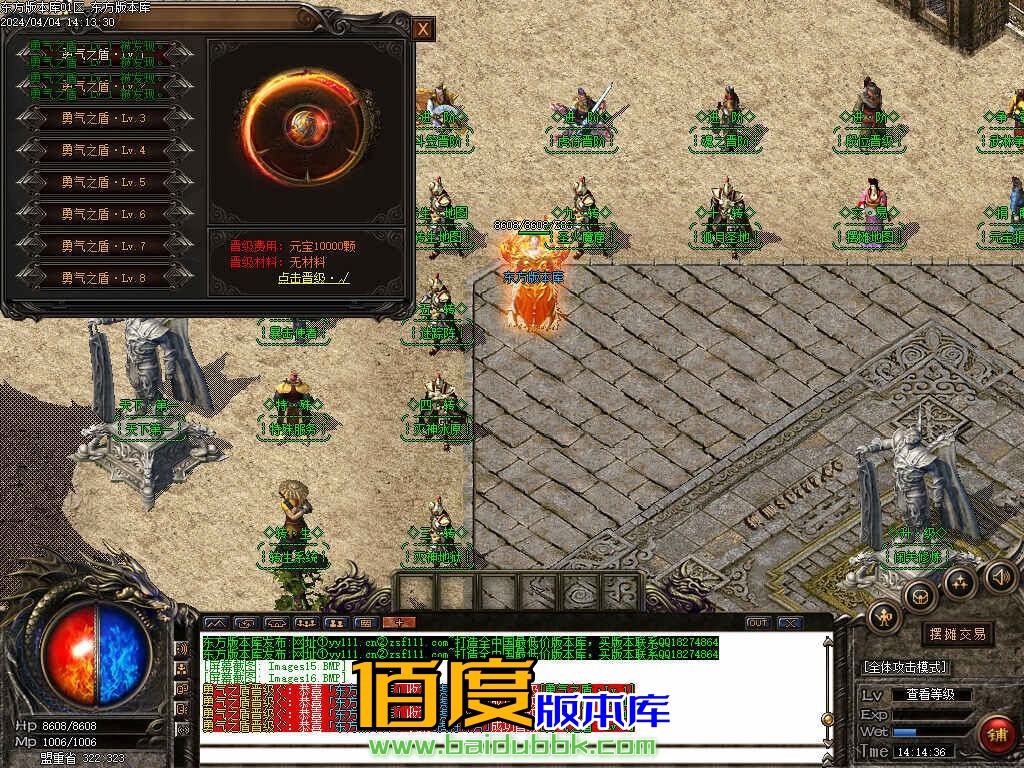Select 勇气之盾 Lv.7 in the list
The height and width of the screenshot is (768, 1024).
[x=103, y=246]
